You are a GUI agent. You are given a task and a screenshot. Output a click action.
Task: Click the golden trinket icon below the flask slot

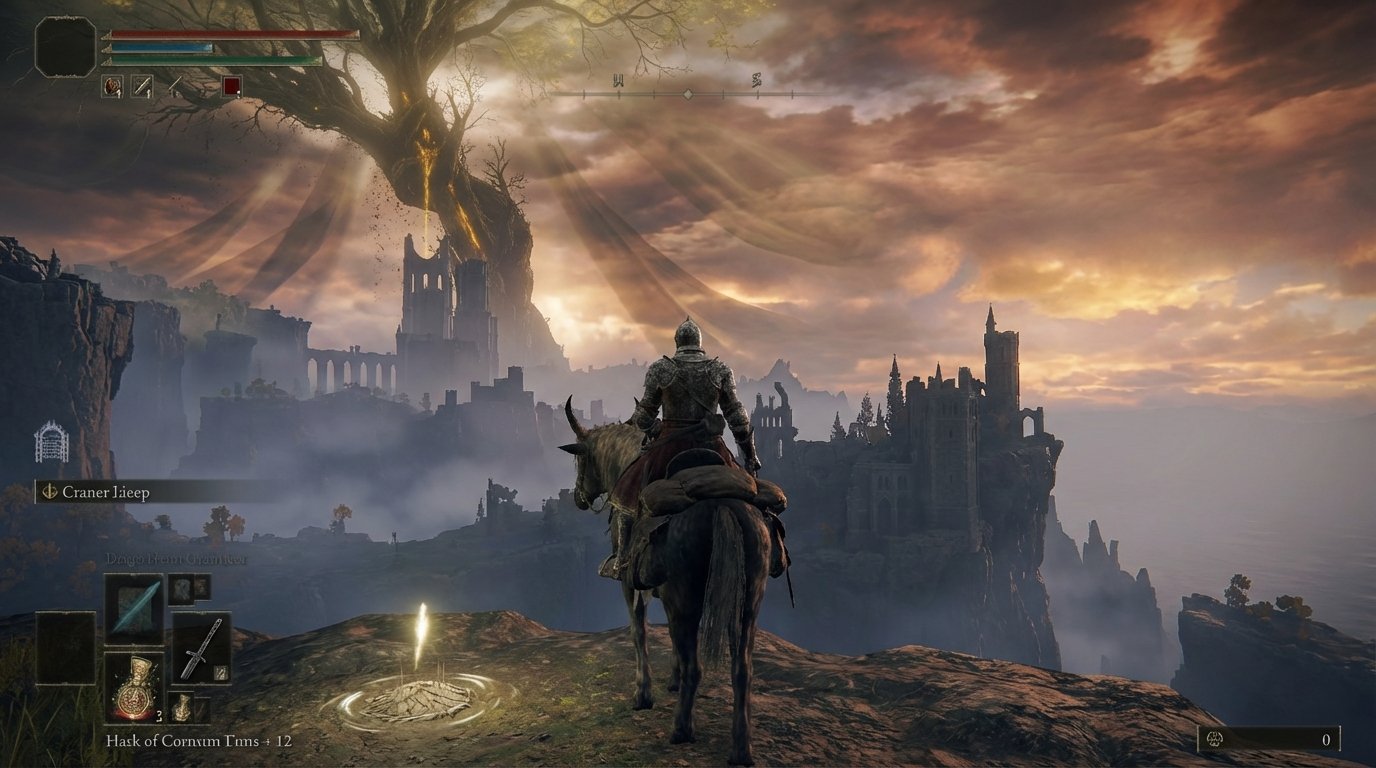pos(181,706)
